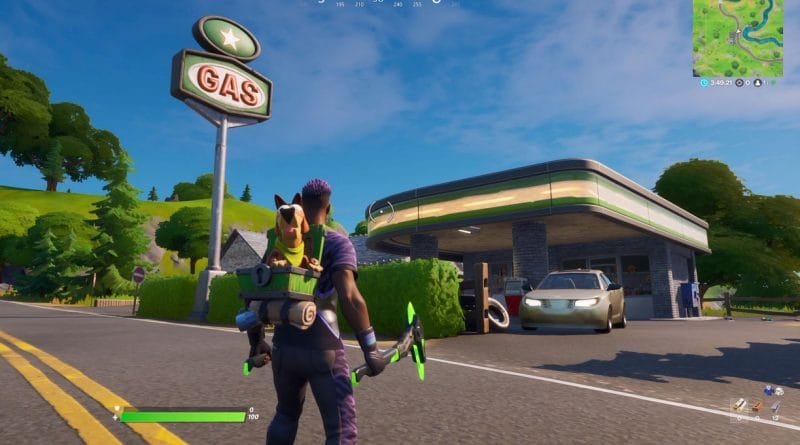Screen dimensions: 800x445
Task: Select the orange brick material slot
Action: [x=756, y=406]
